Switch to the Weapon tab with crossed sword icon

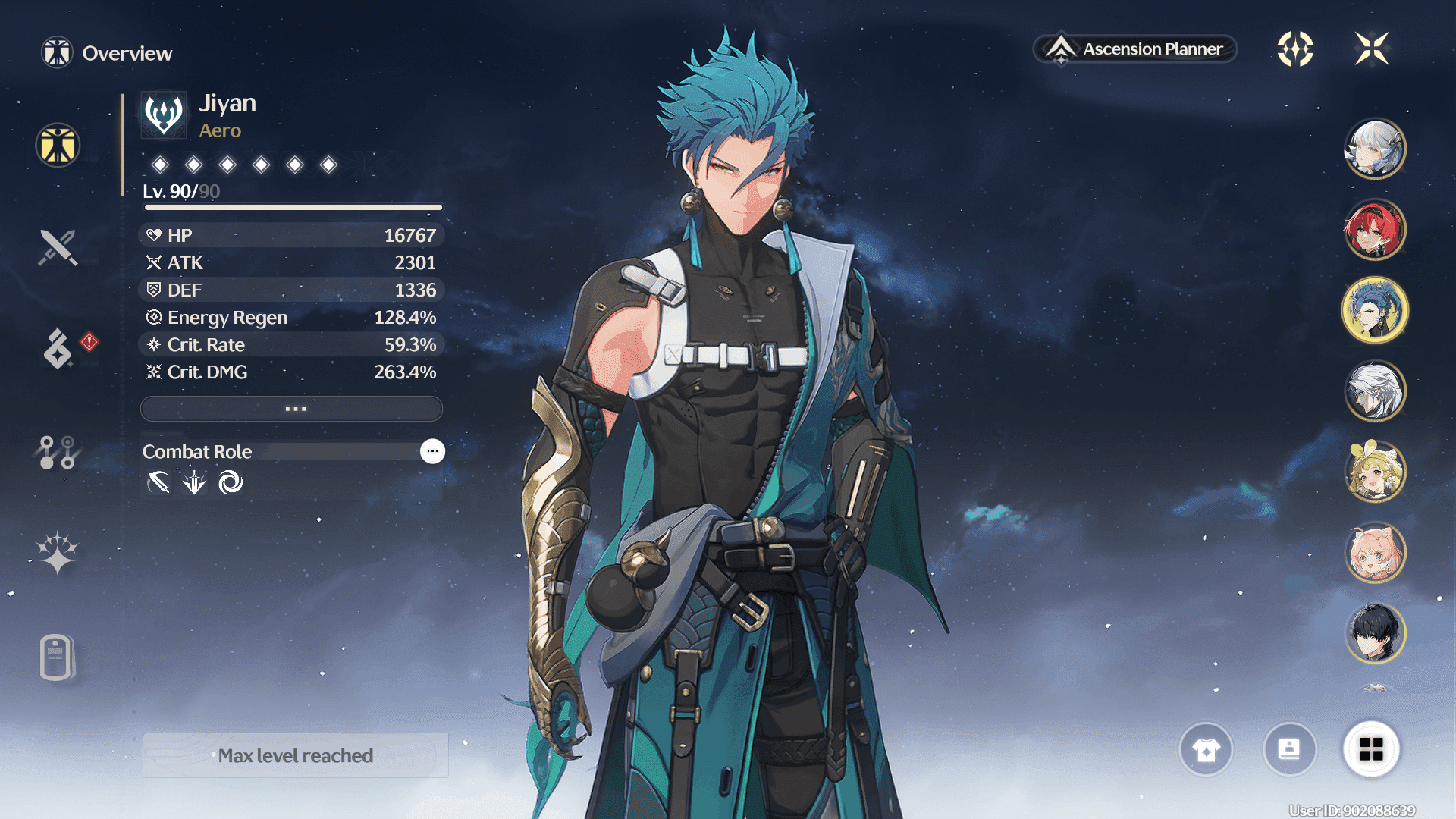pos(58,247)
